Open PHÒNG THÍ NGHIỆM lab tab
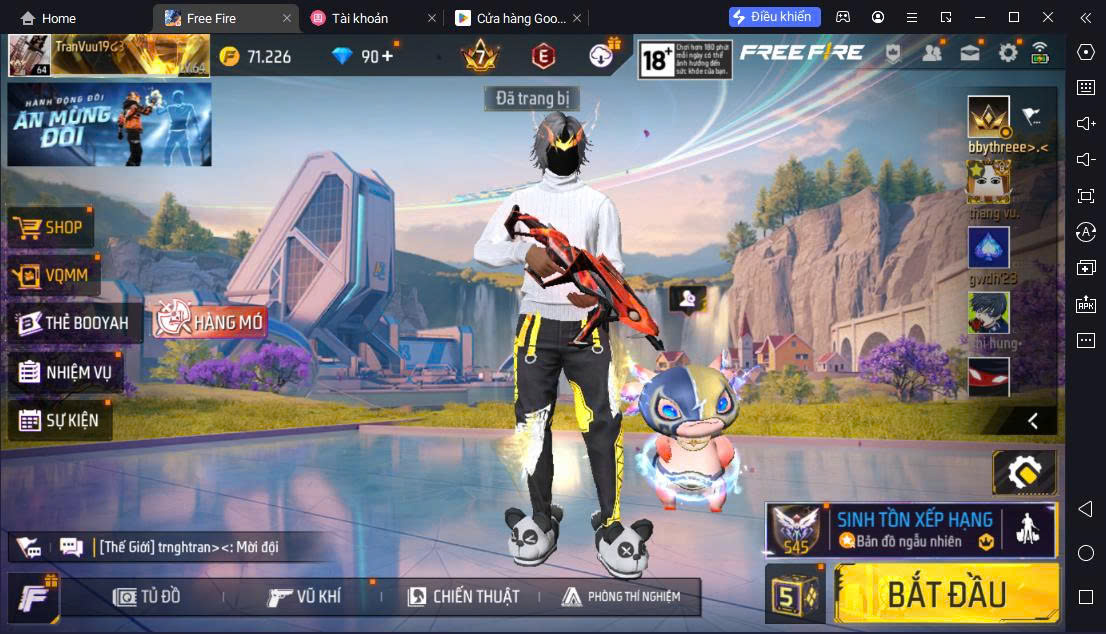Screen dimensions: 1106x634 (620, 597)
